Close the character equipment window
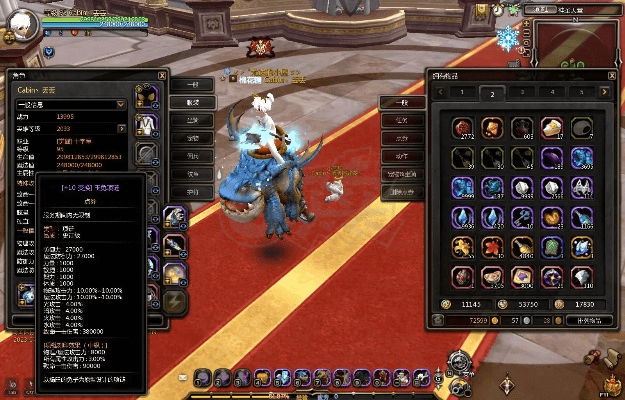The height and width of the screenshot is (400, 625). tap(163, 75)
